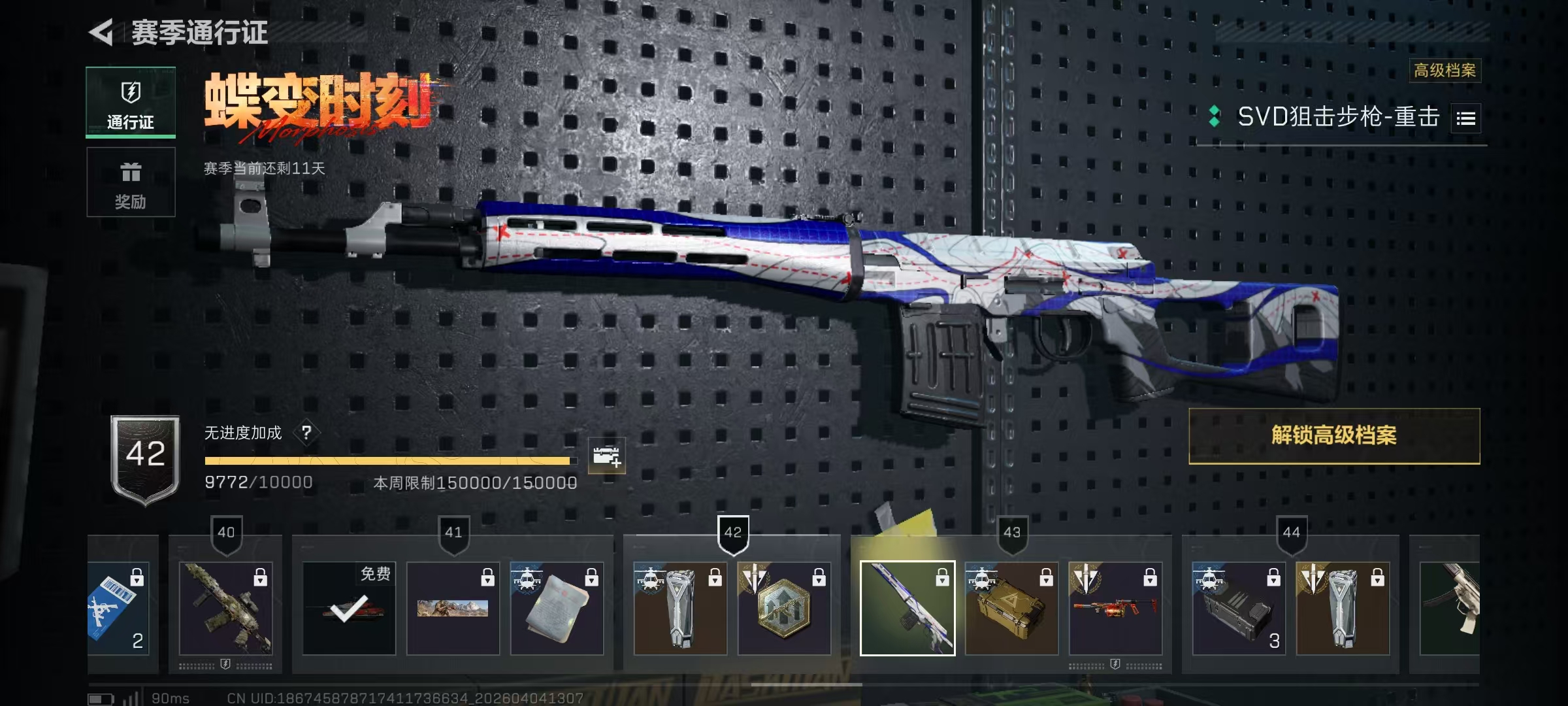Click the buy-levels icon beside progress bar
This screenshot has height=706, width=1568.
pyautogui.click(x=606, y=456)
